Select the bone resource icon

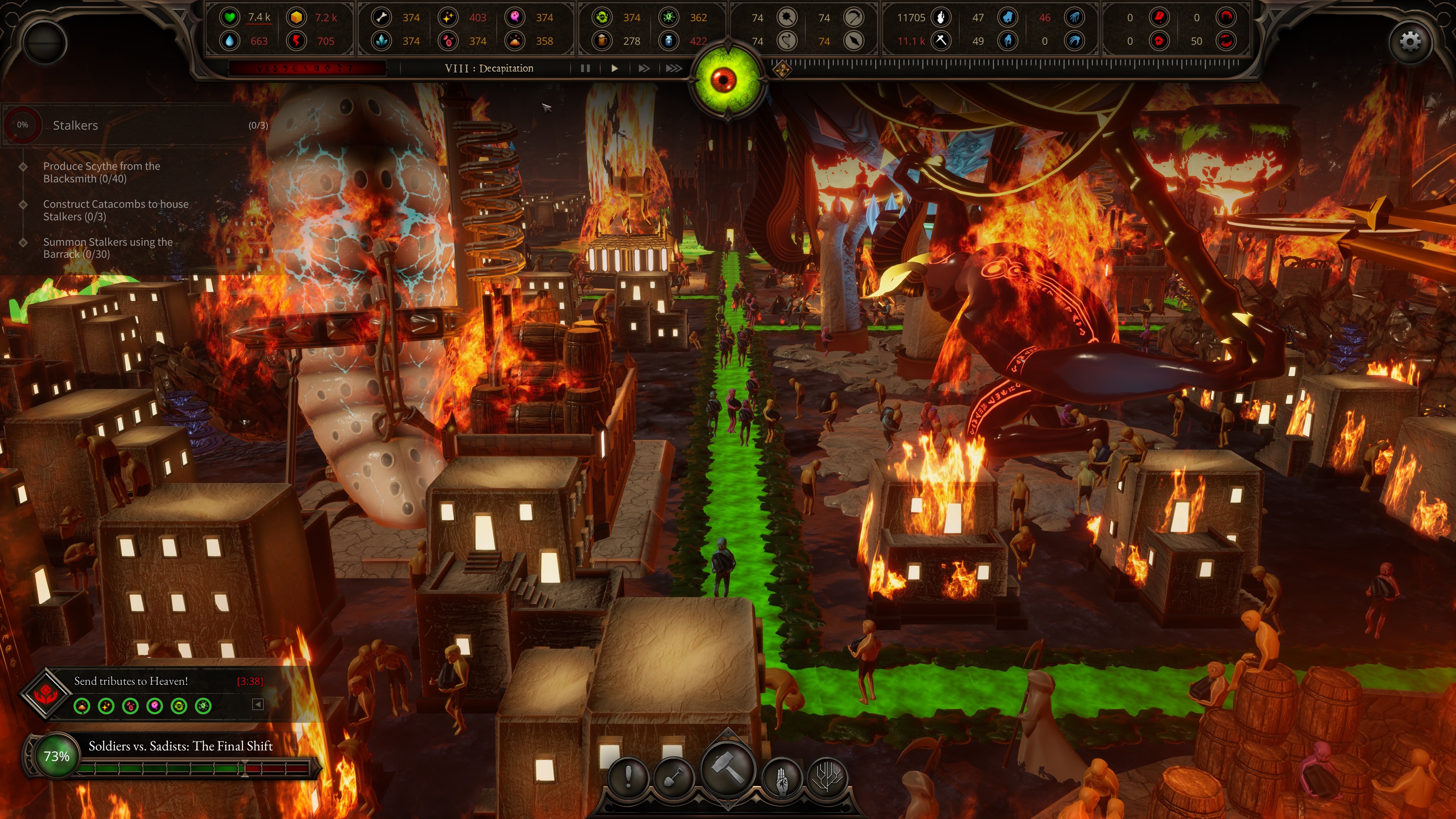(381, 17)
